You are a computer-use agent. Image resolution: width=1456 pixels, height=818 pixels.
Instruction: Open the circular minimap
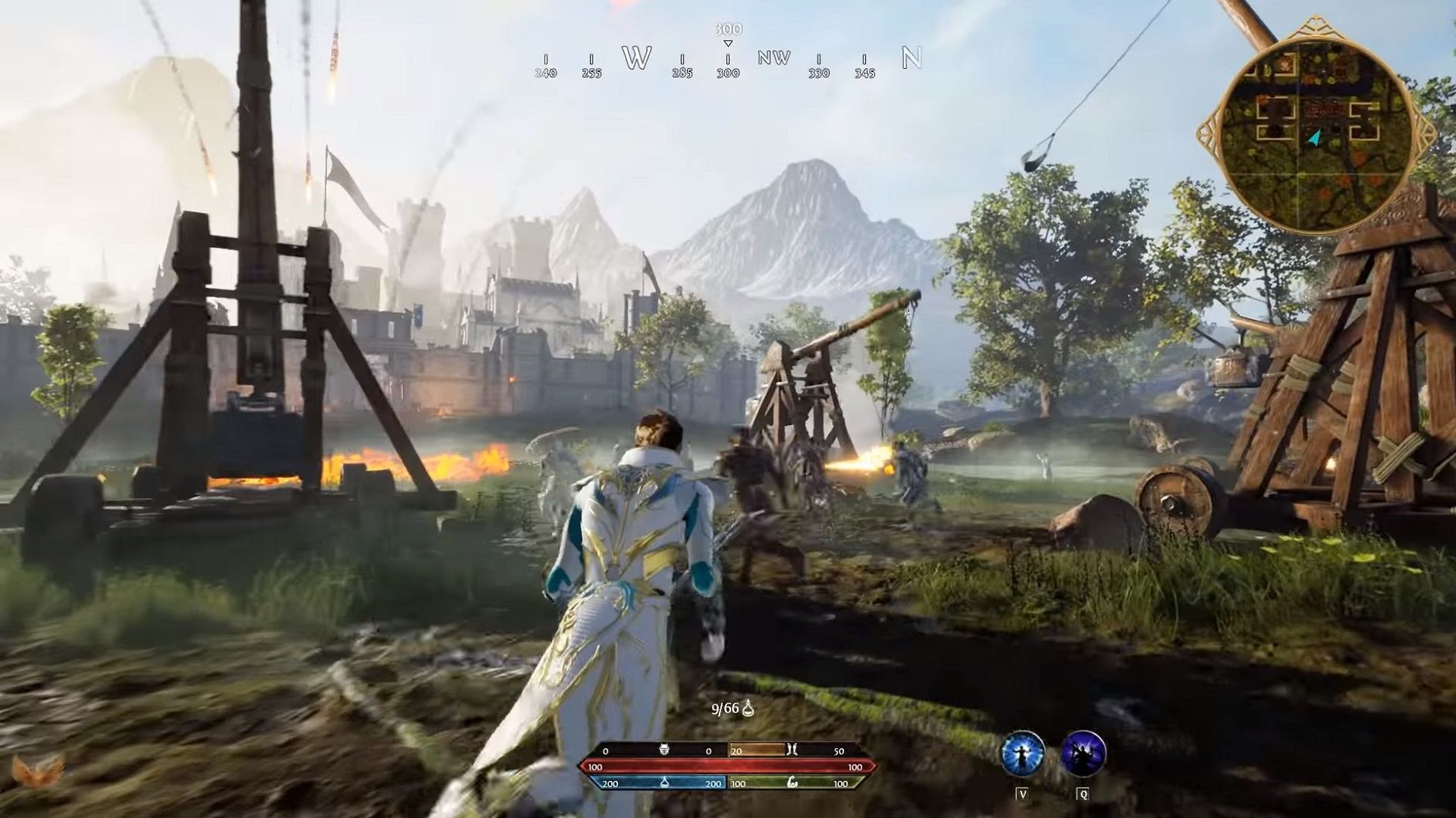pyautogui.click(x=1316, y=125)
